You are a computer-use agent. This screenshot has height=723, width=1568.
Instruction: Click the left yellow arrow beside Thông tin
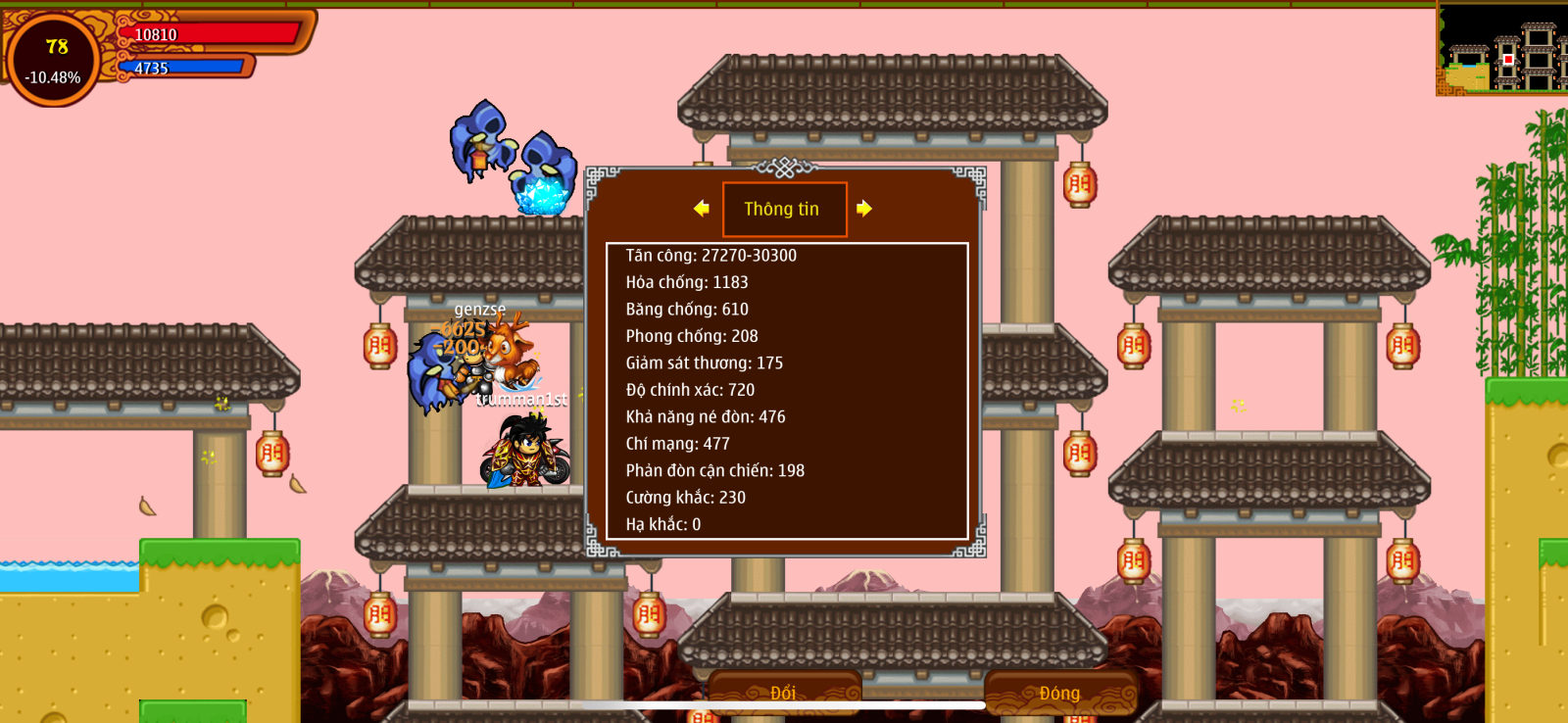(702, 209)
